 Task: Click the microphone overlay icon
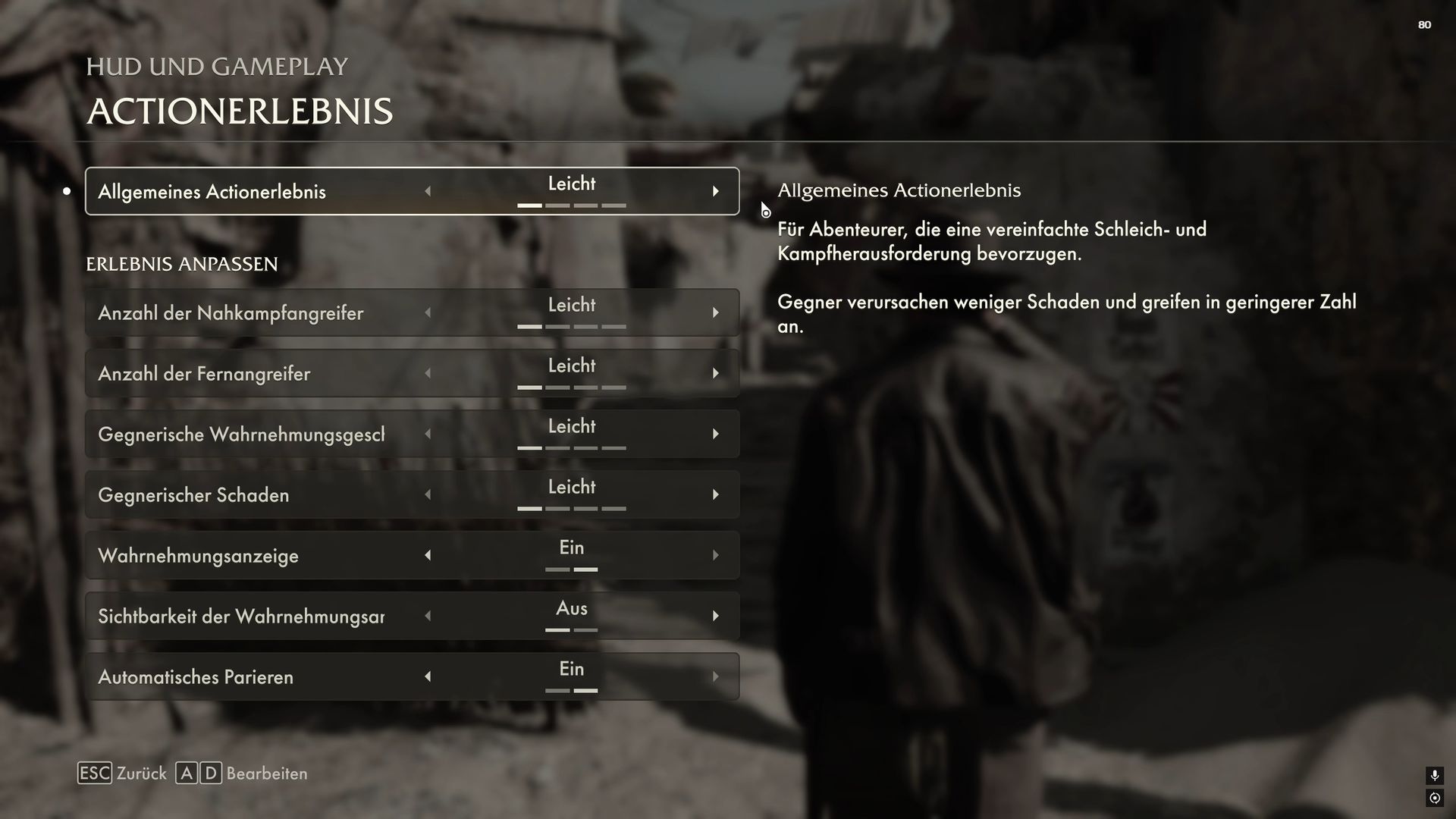[1434, 775]
